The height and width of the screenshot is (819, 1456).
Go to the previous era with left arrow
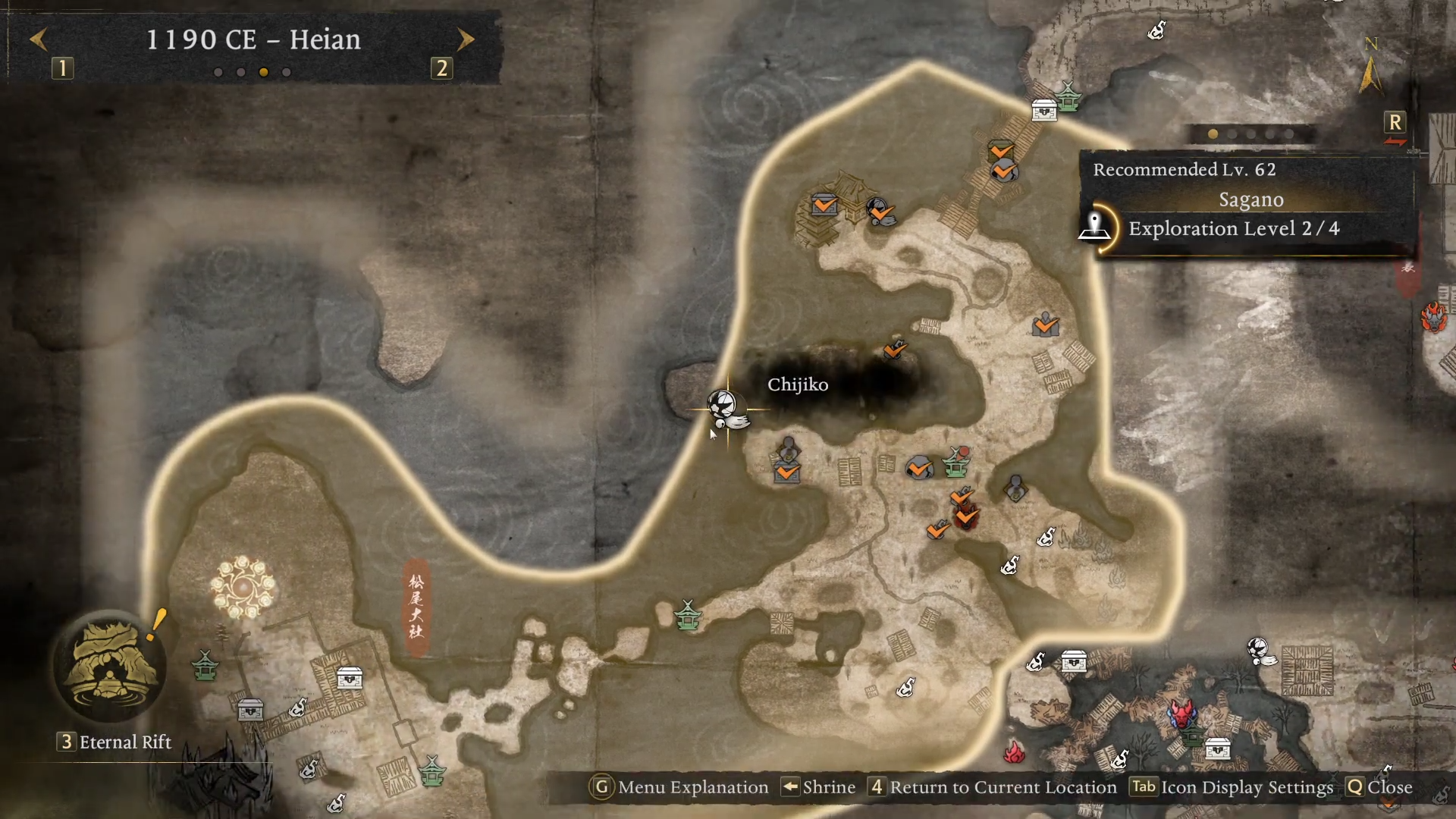pyautogui.click(x=39, y=39)
